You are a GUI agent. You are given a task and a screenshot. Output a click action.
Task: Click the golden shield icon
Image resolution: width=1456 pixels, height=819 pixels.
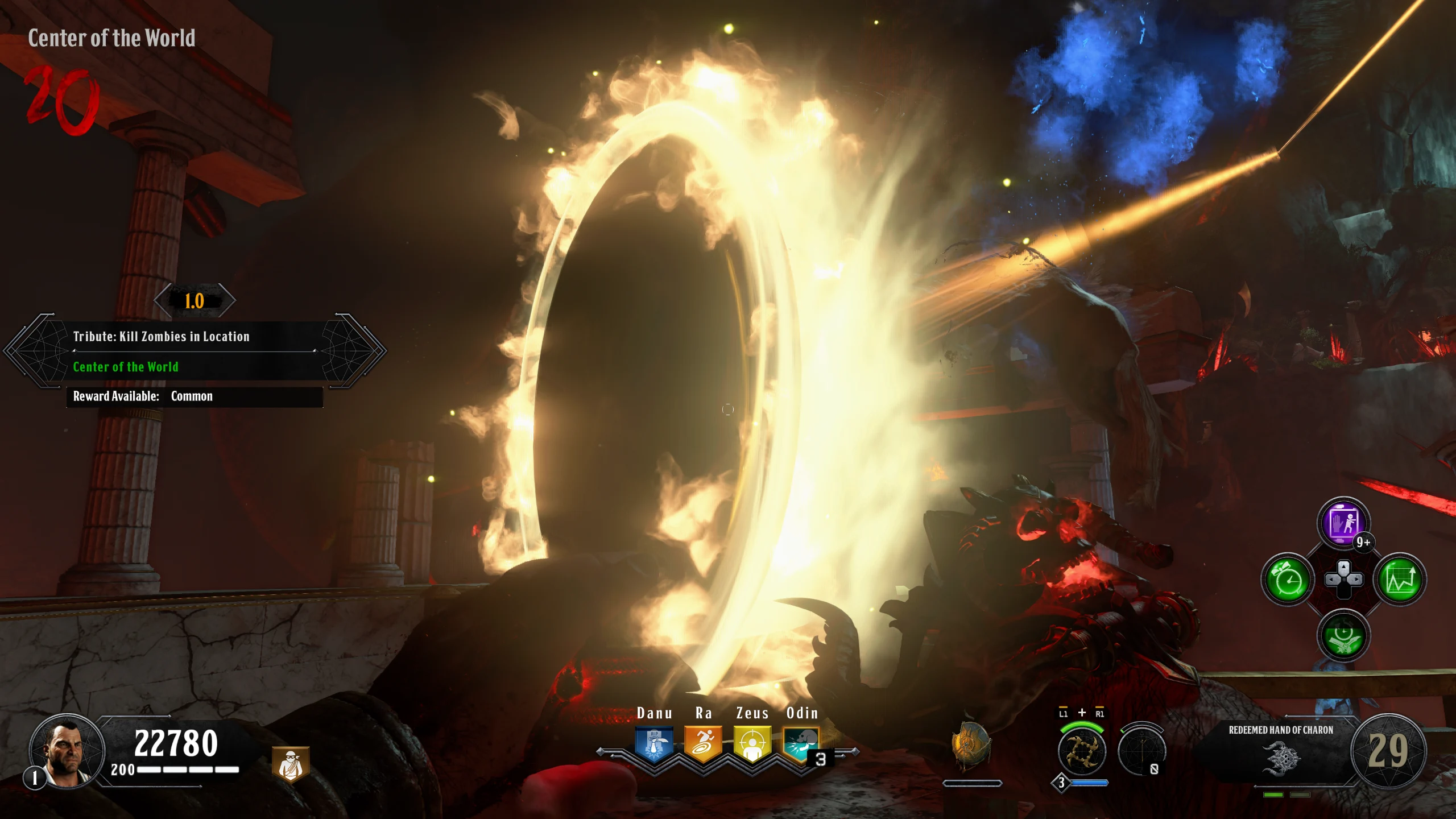click(x=971, y=746)
